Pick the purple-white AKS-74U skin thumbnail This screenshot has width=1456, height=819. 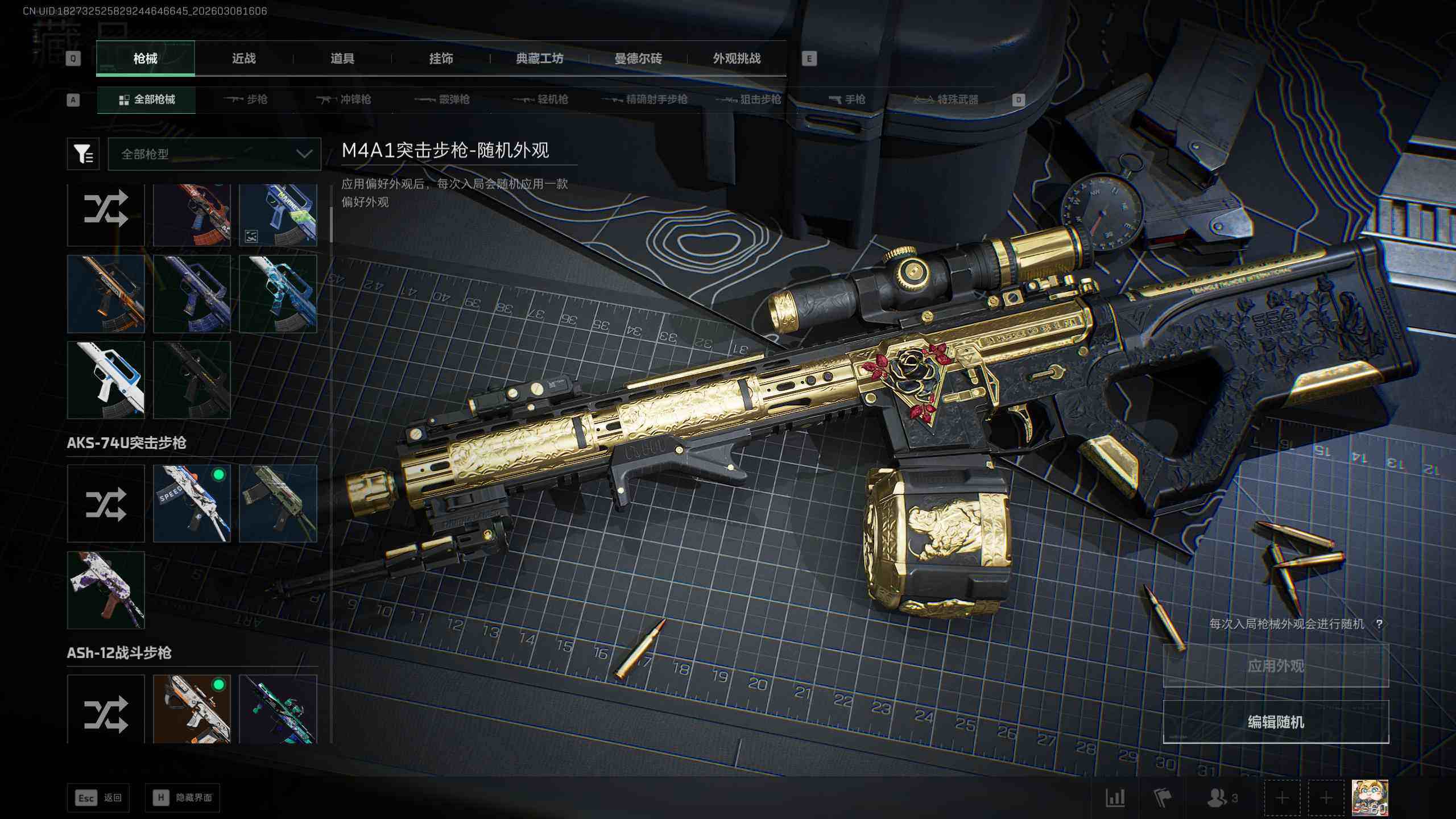point(106,590)
